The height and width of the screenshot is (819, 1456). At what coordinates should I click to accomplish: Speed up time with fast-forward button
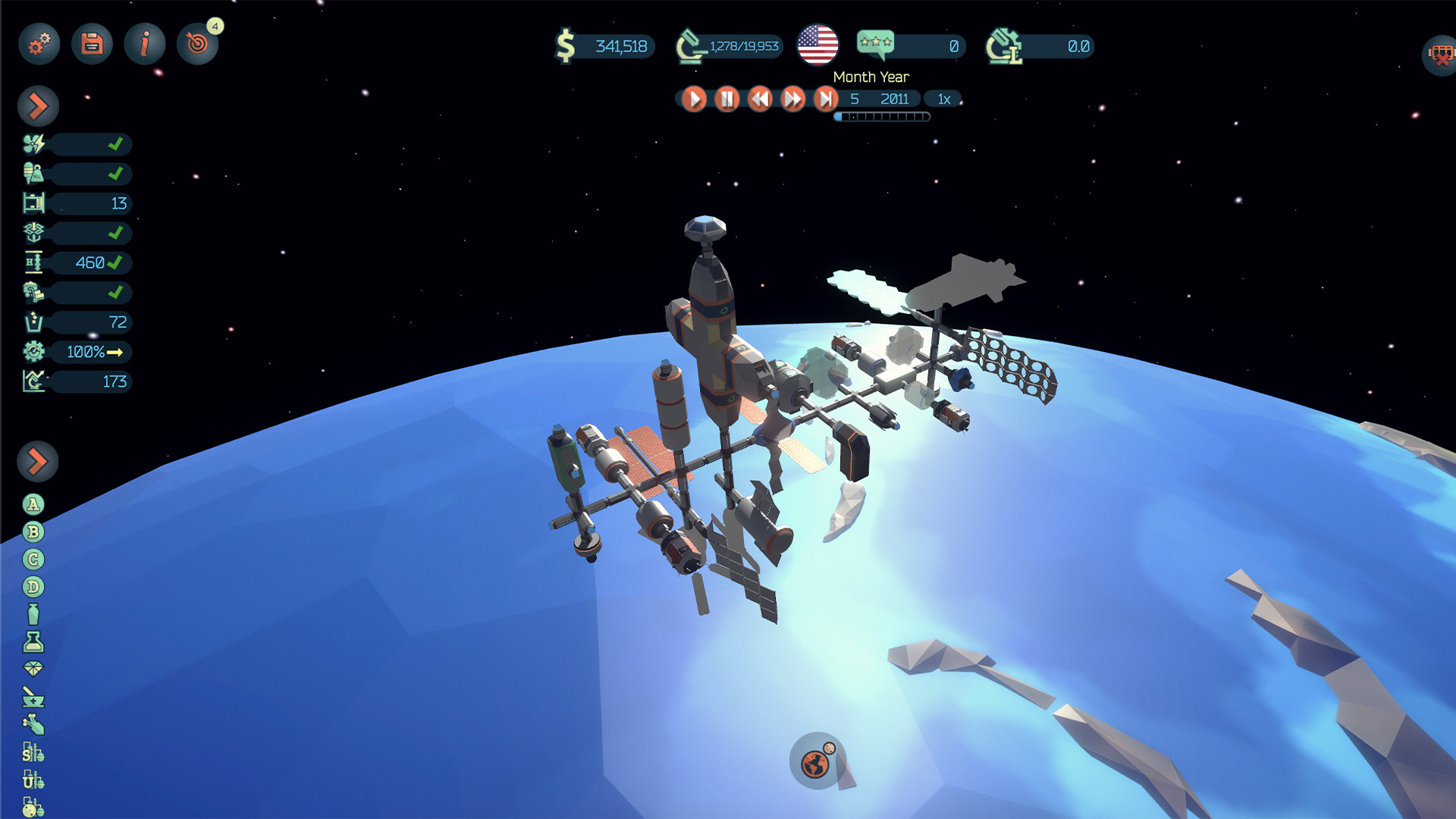(792, 99)
